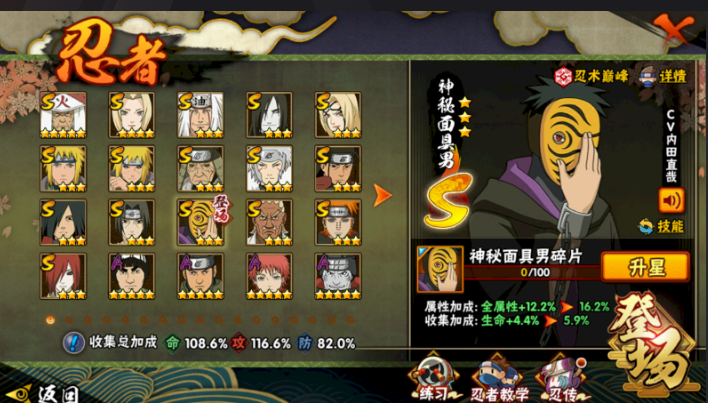Open the 技能 skills view

[x=663, y=226]
